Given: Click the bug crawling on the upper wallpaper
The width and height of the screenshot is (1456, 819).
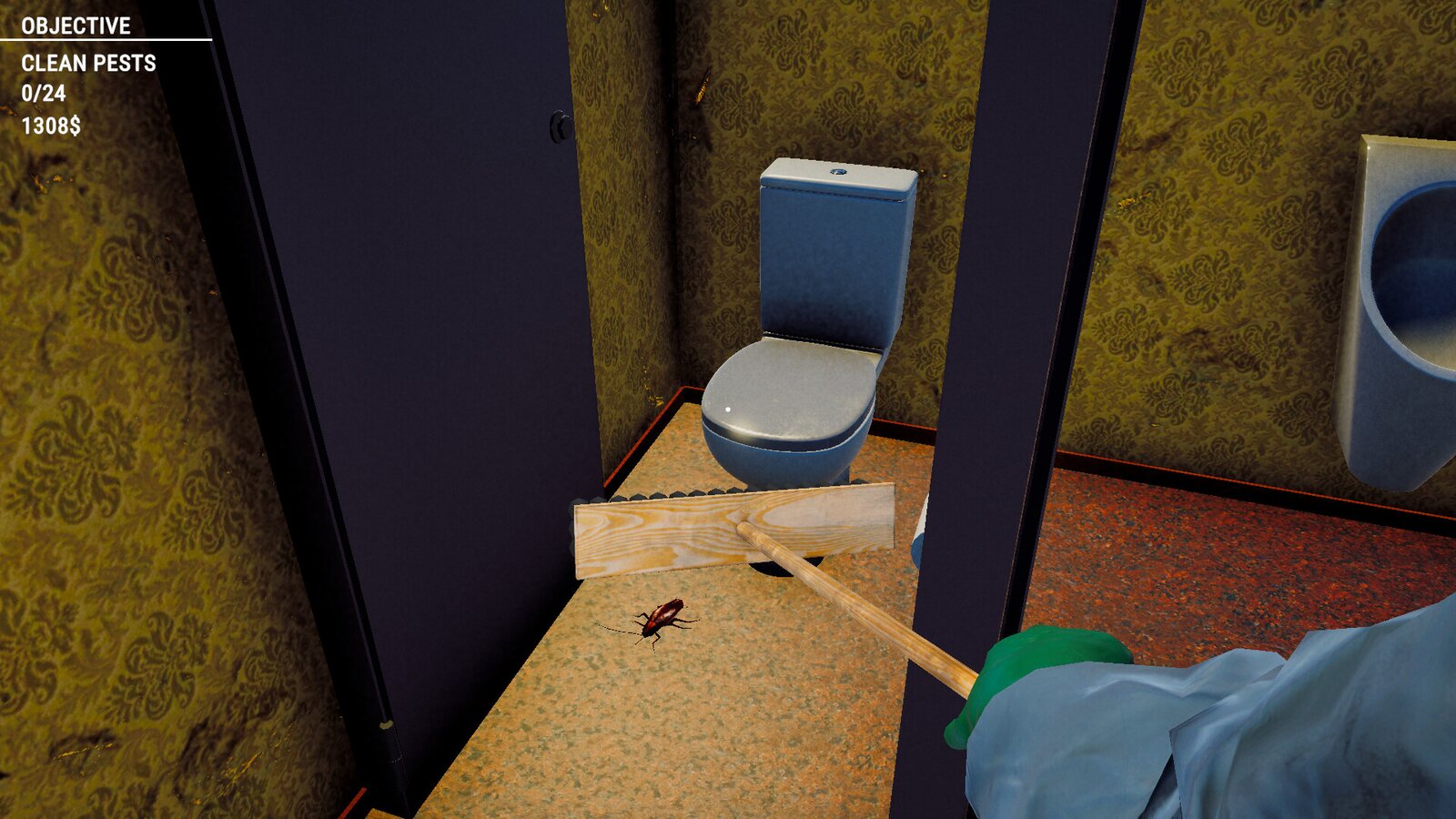Looking at the screenshot, I should (x=702, y=86).
